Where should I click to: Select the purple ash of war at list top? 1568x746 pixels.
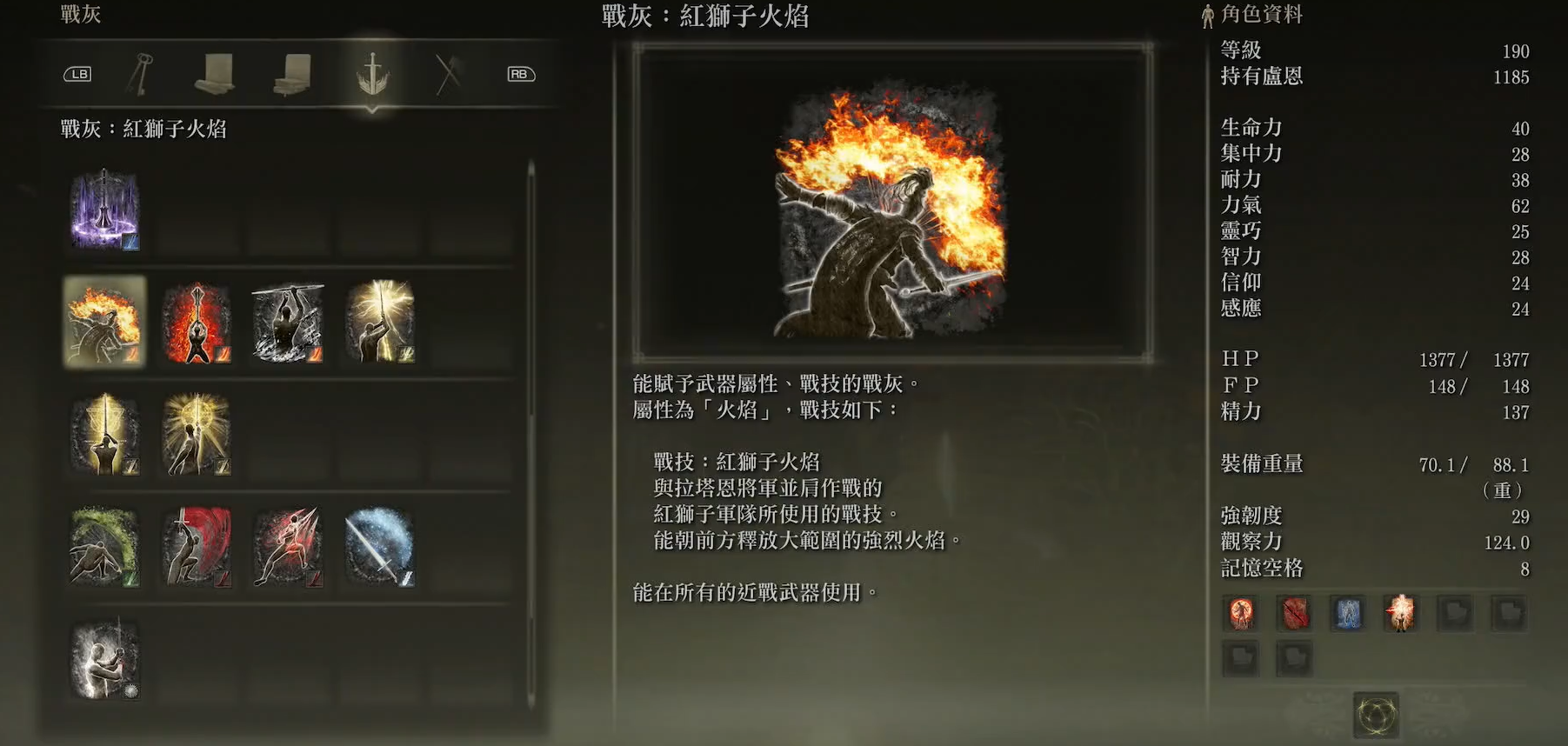103,209
